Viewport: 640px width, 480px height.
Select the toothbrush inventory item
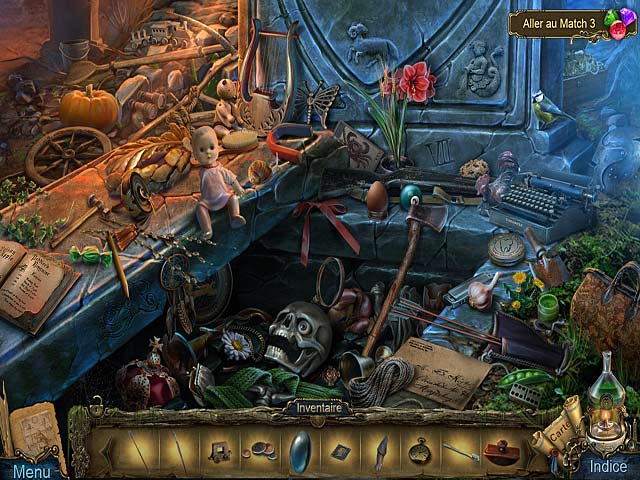click(x=460, y=451)
